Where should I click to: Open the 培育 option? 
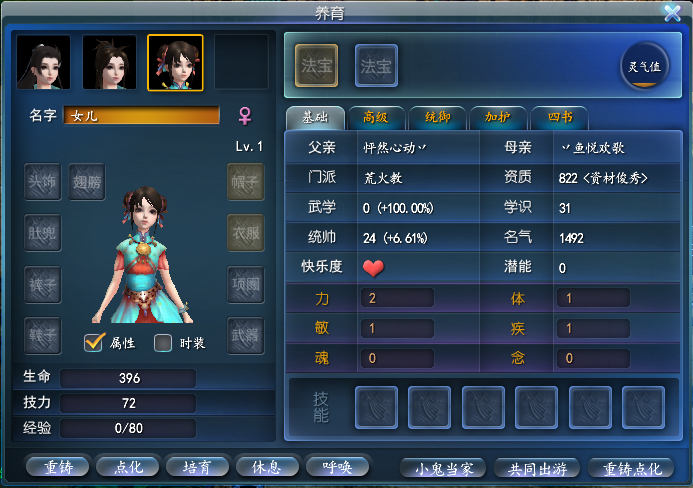tap(196, 466)
